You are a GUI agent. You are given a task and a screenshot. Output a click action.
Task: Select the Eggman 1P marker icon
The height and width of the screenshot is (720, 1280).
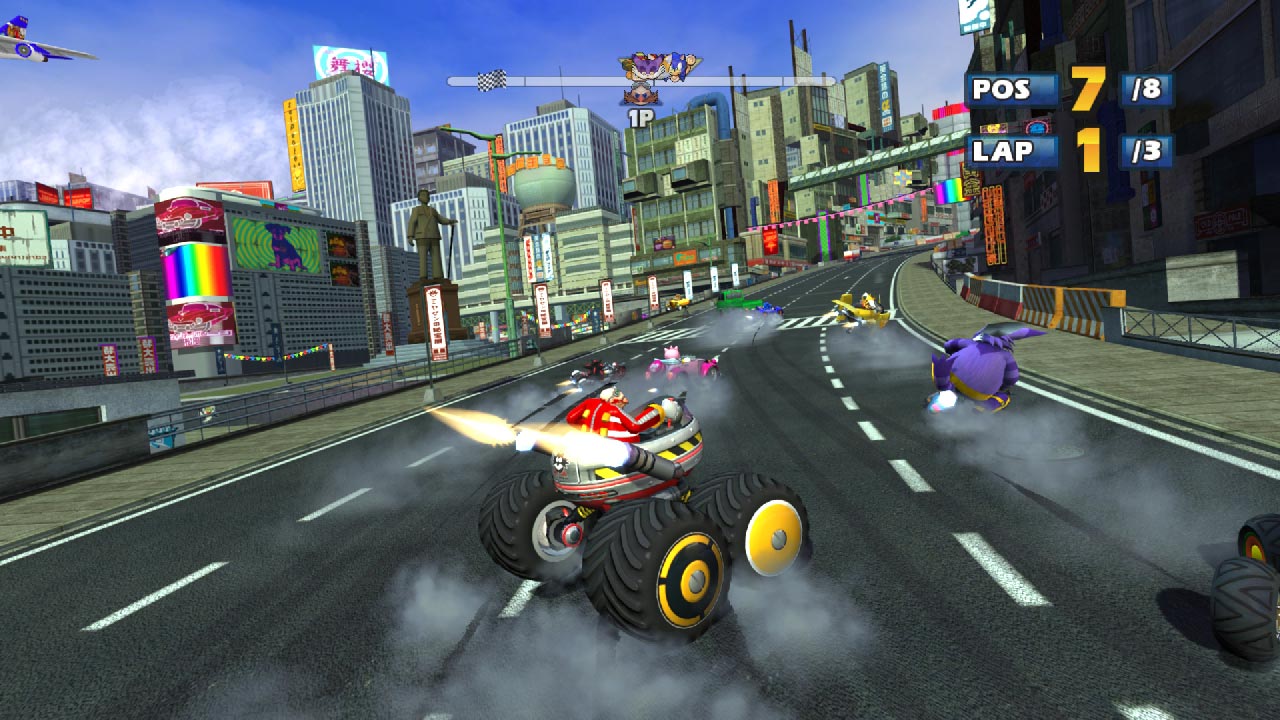tap(643, 96)
